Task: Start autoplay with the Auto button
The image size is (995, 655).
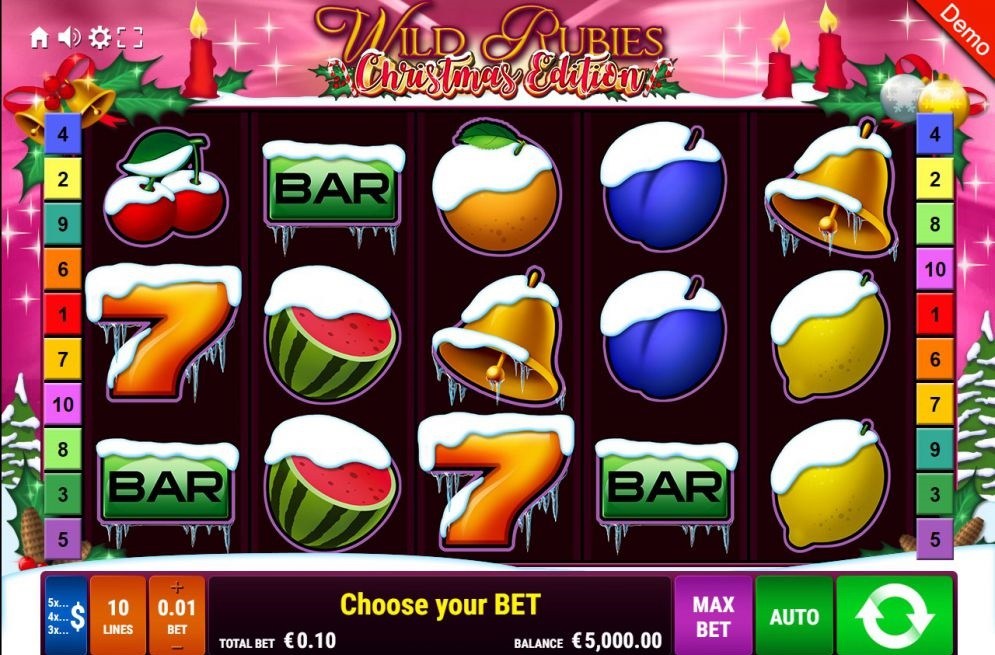Action: coord(794,615)
